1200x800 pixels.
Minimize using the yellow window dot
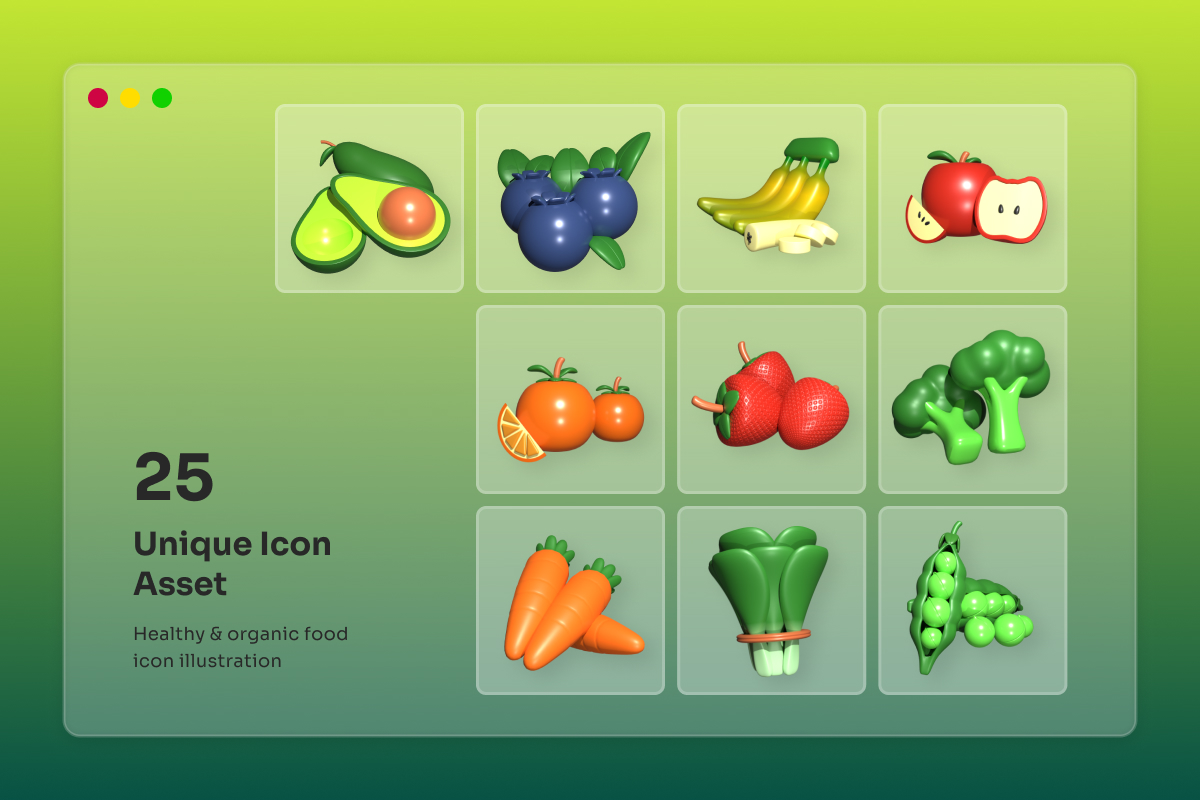click(130, 98)
